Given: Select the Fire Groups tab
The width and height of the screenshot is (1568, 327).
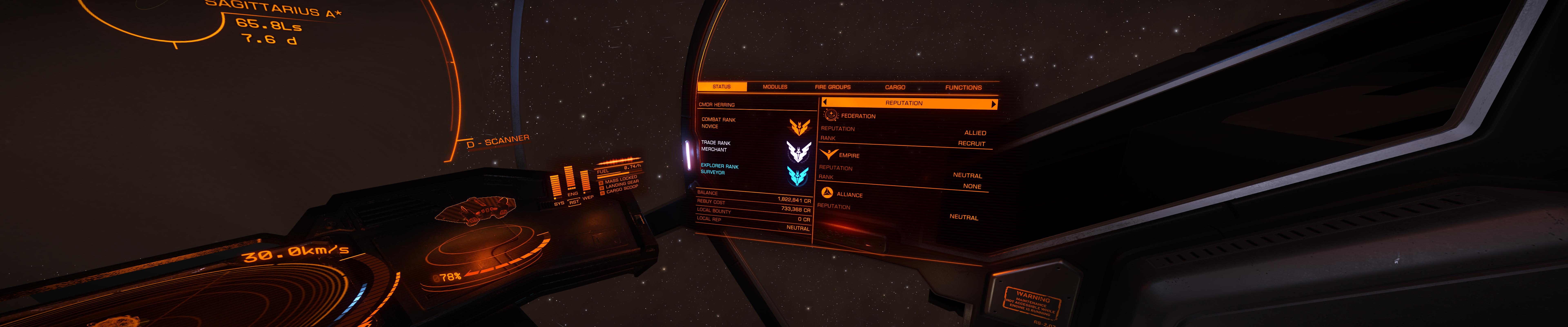Looking at the screenshot, I should 833,87.
